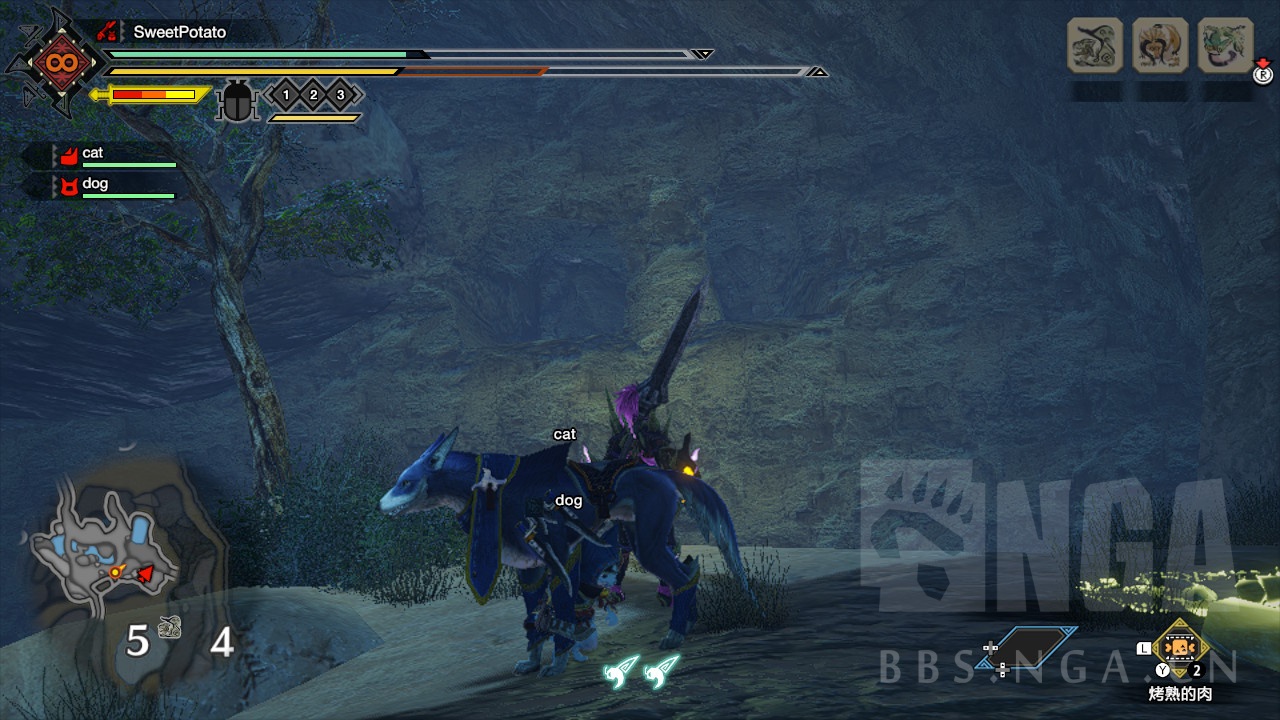1280x720 pixels.
Task: Select the orange fan-crested monster icon
Action: (x=1160, y=45)
